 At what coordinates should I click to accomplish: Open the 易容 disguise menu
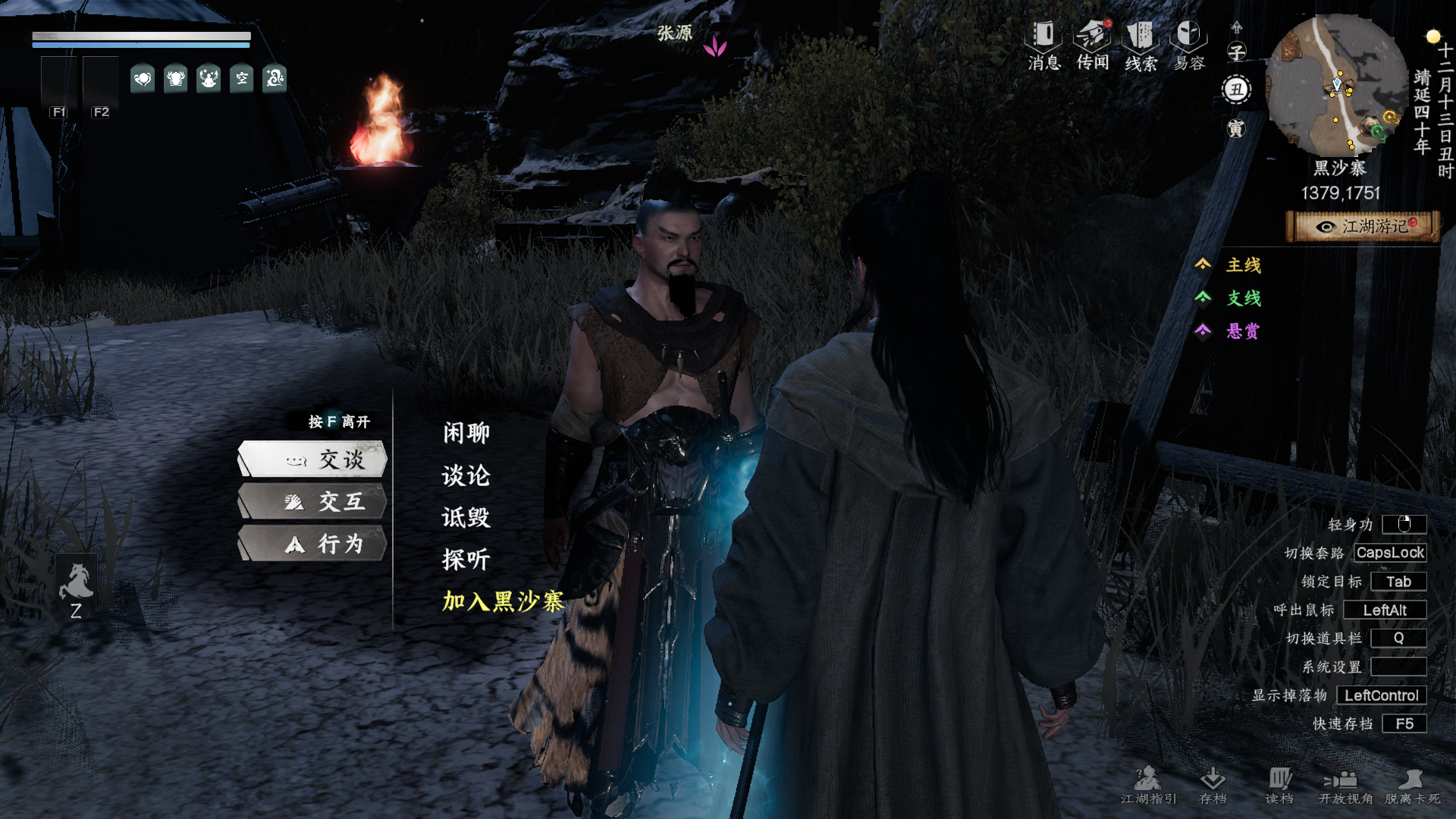tap(1189, 45)
